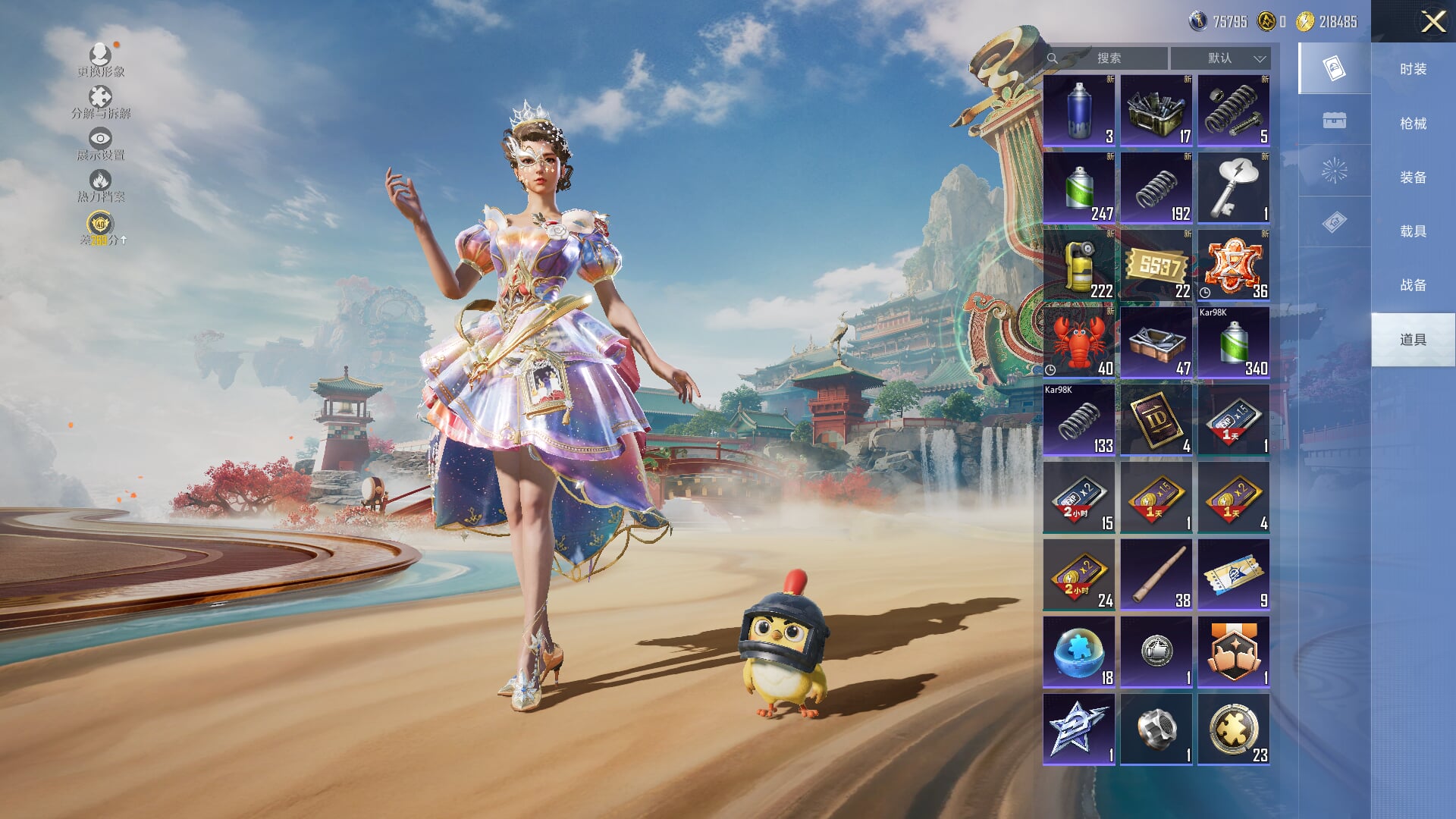Choose the 道具 items tab
1456x819 pixels.
coord(1413,340)
